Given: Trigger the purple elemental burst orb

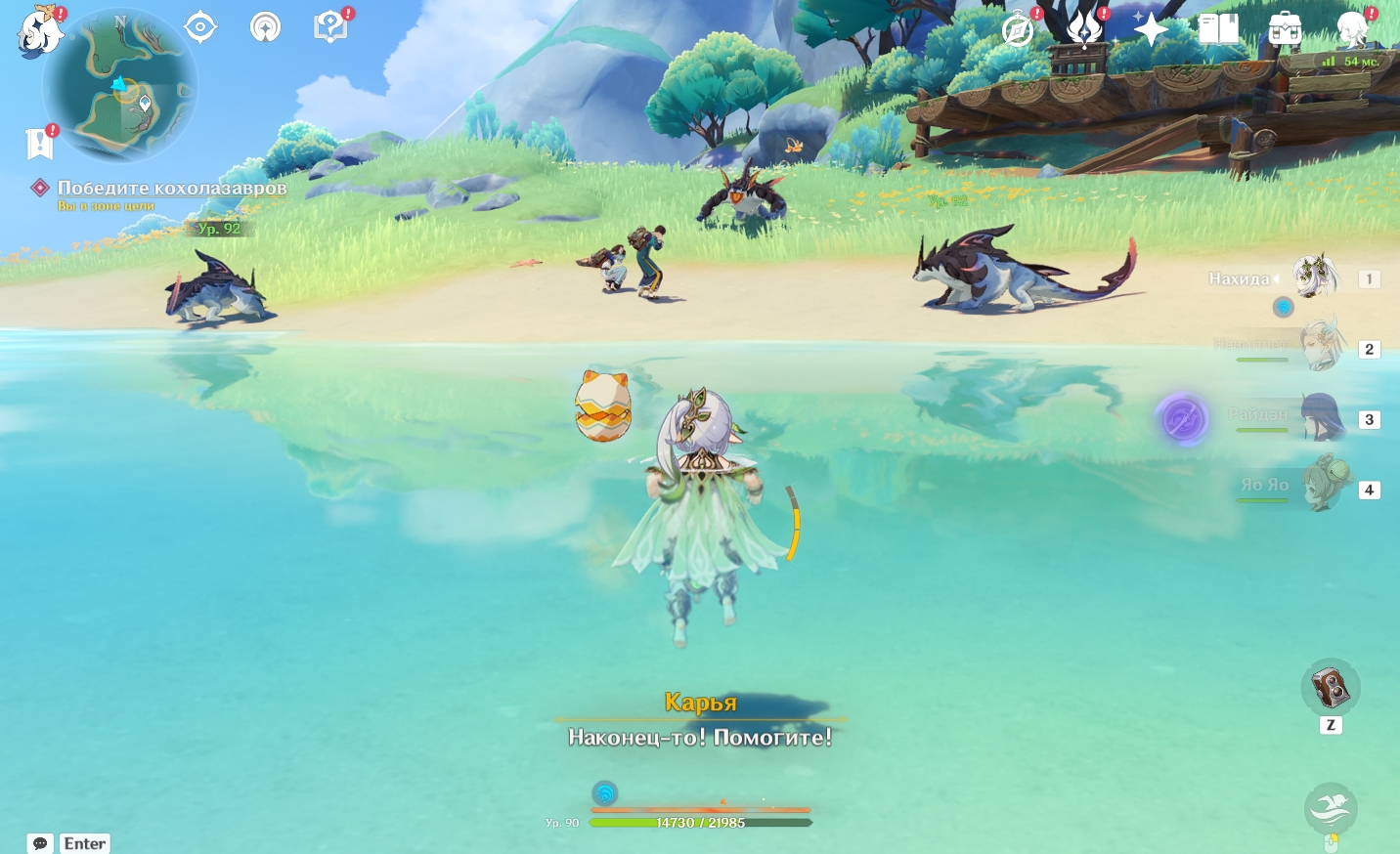Looking at the screenshot, I should (1182, 419).
